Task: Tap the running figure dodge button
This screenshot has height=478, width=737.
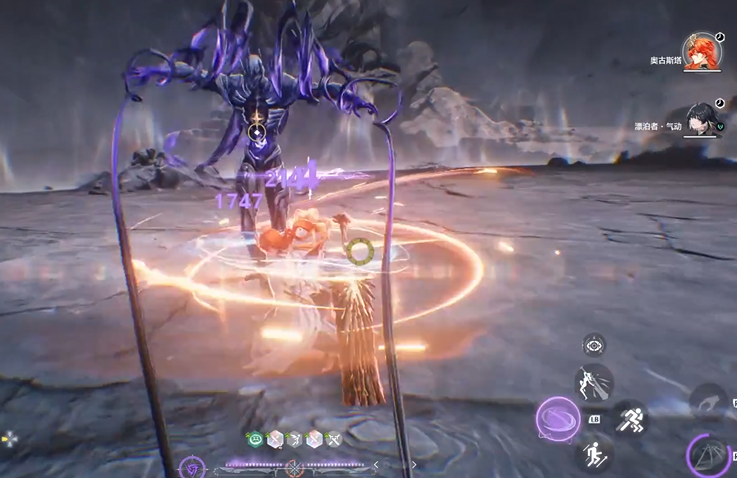Action: coord(630,419)
